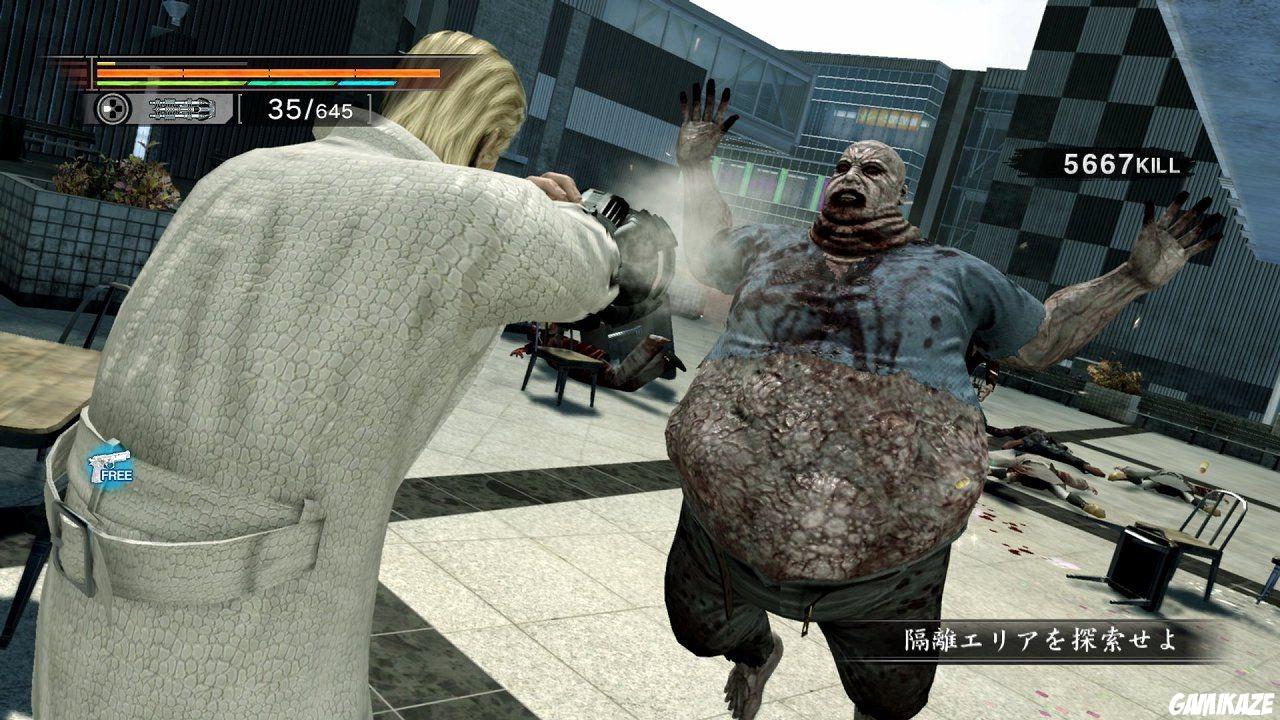Click the yellow experience bar segment
Viewport: 1280px width, 720px height.
tap(105, 64)
